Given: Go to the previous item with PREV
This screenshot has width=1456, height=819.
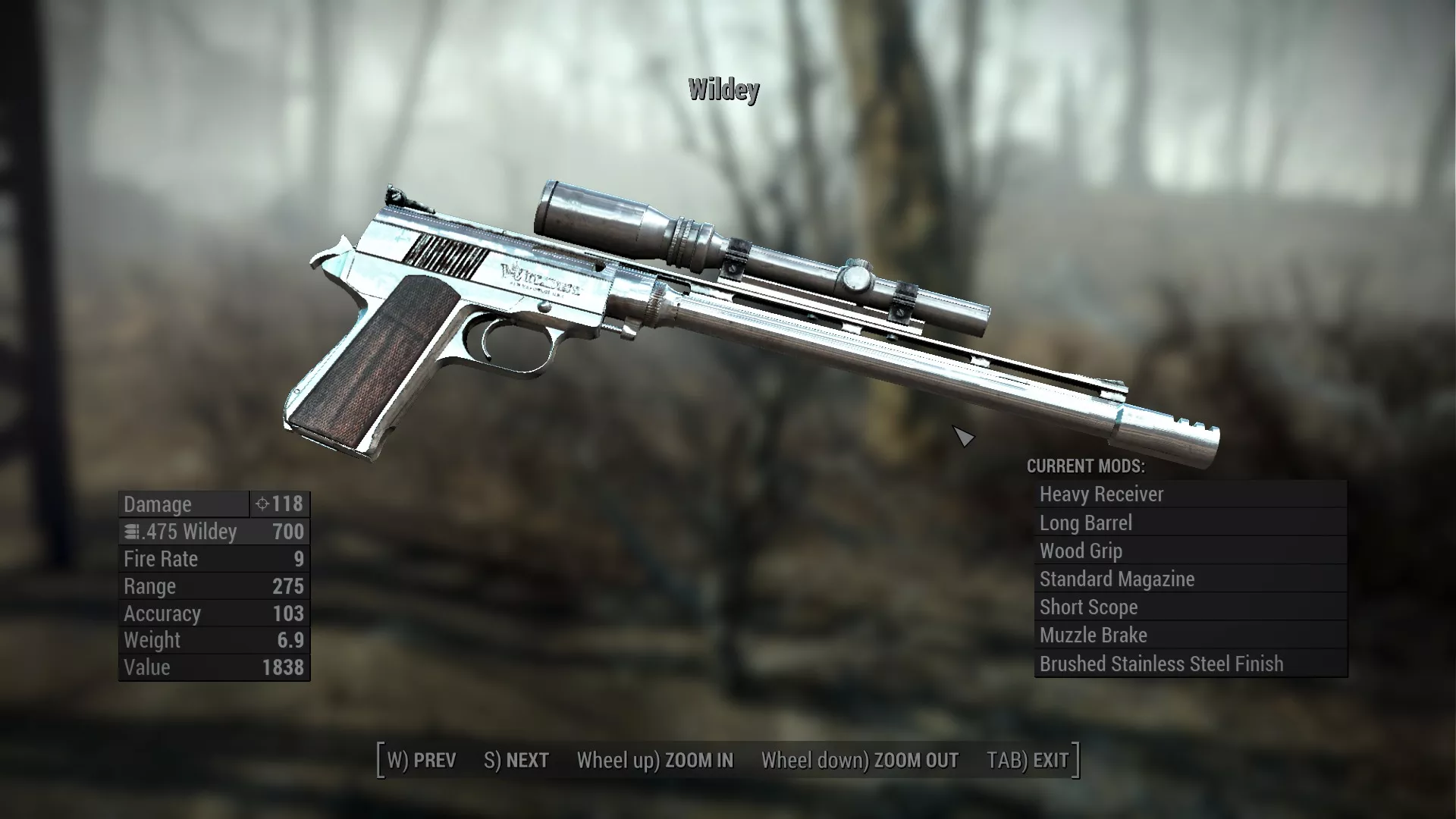Looking at the screenshot, I should pos(422,760).
